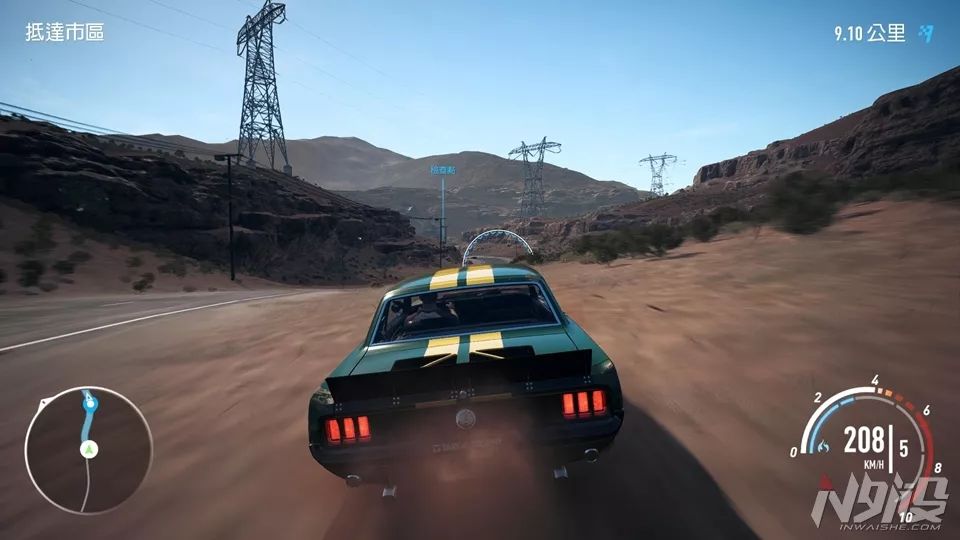Viewport: 960px width, 540px height.
Task: Select the blue route icon beside distance
Action: tap(926, 34)
